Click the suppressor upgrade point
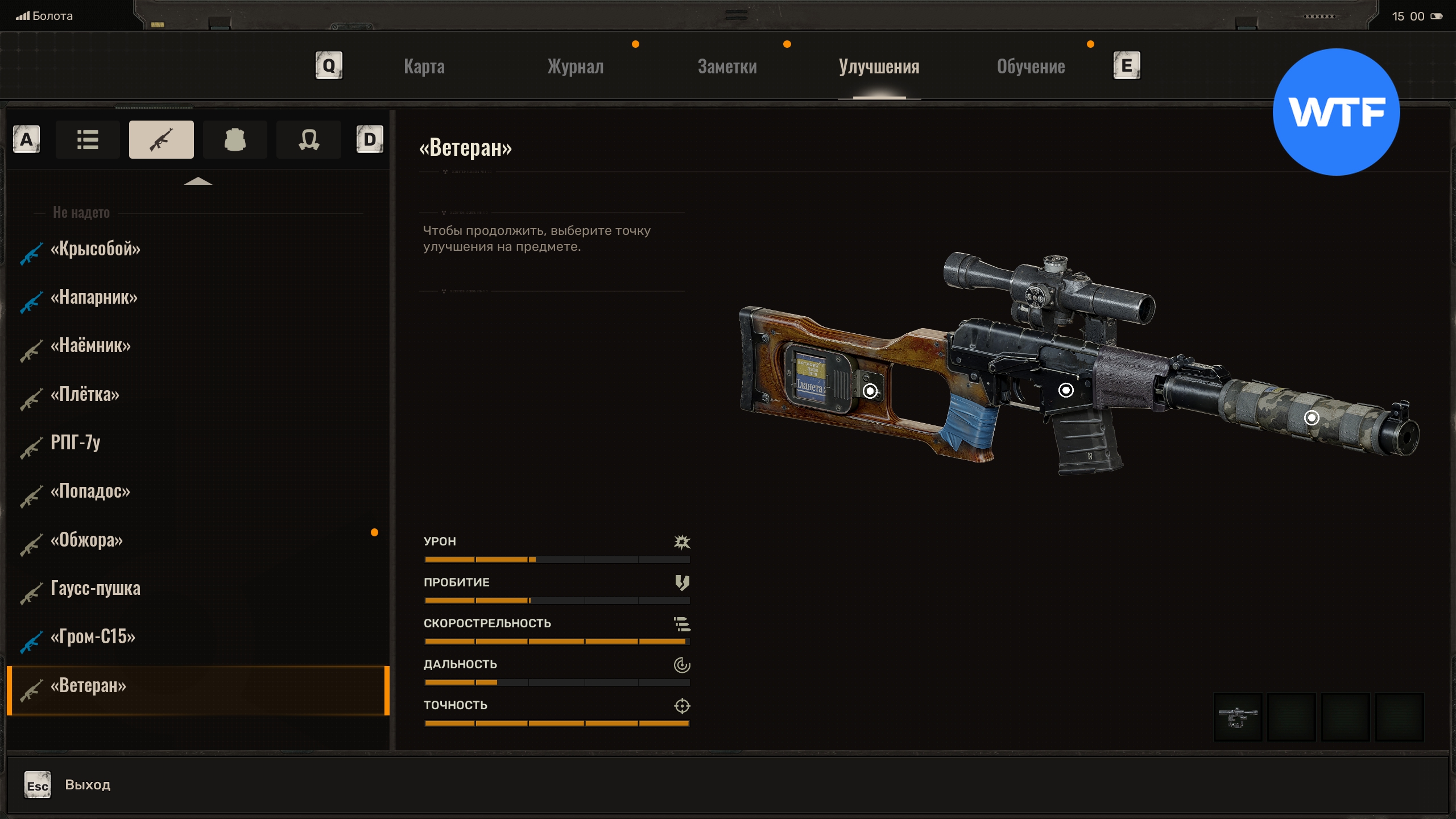Image resolution: width=1456 pixels, height=819 pixels. tap(1312, 418)
